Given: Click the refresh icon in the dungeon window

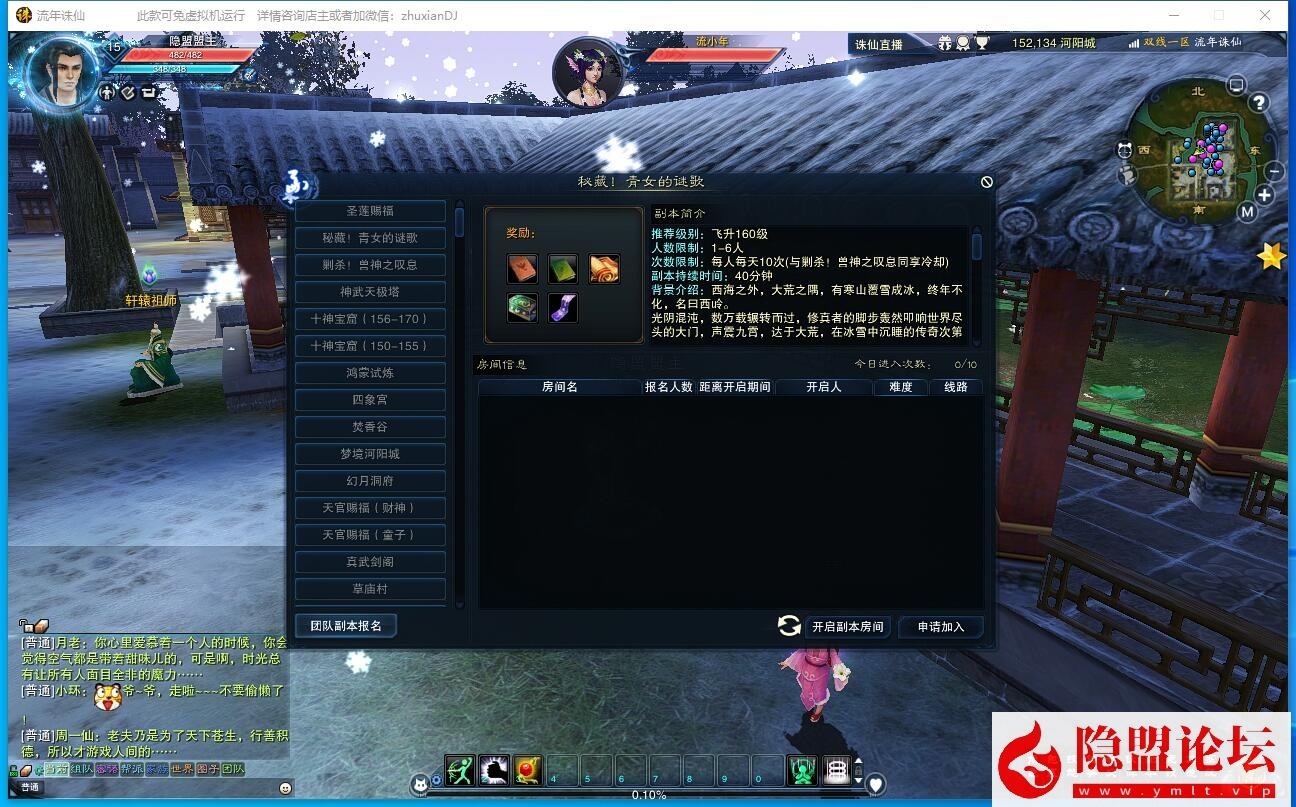Looking at the screenshot, I should point(790,625).
